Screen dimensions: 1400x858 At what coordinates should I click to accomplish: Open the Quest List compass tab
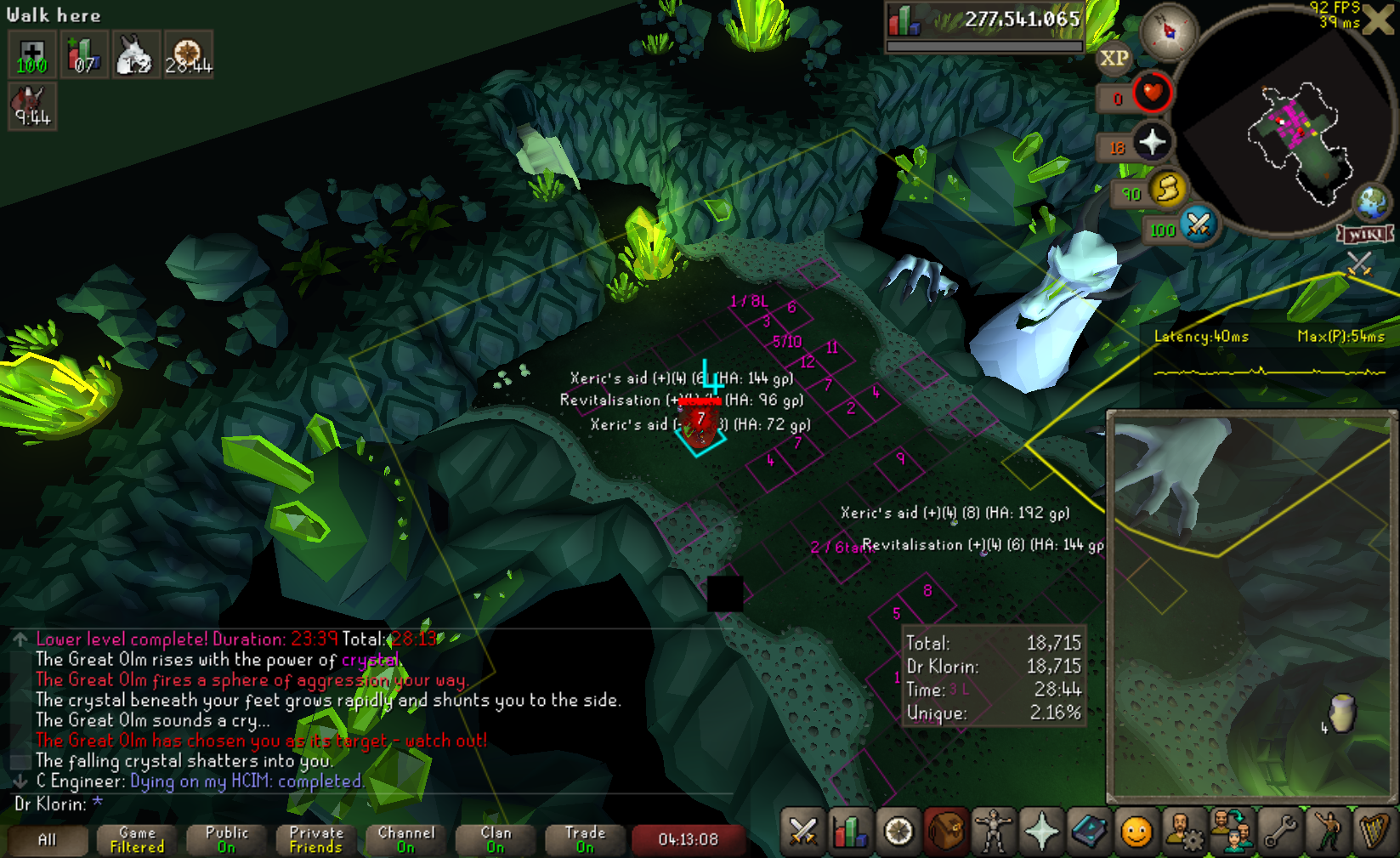pyautogui.click(x=898, y=831)
